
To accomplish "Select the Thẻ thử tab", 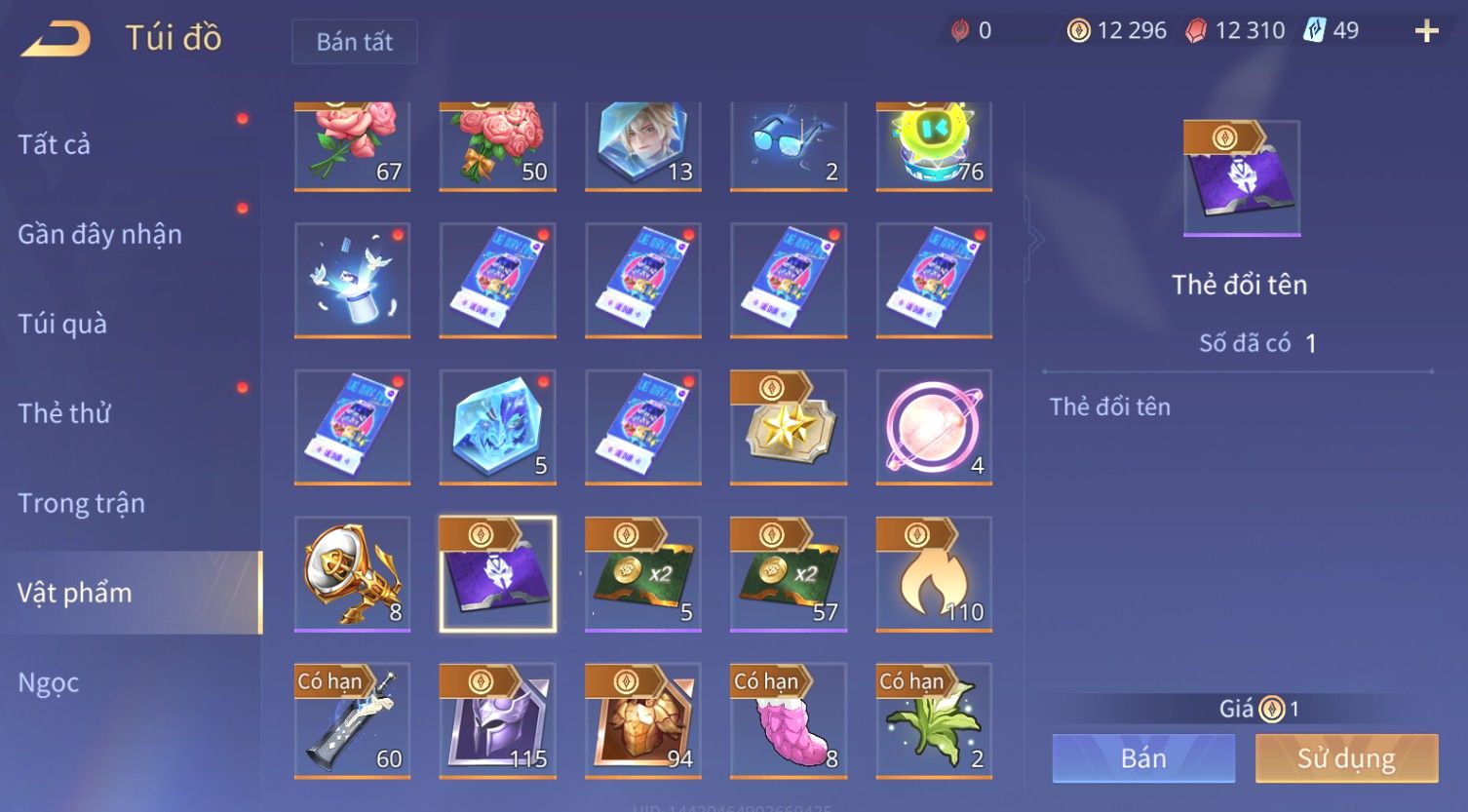I will pyautogui.click(x=64, y=413).
